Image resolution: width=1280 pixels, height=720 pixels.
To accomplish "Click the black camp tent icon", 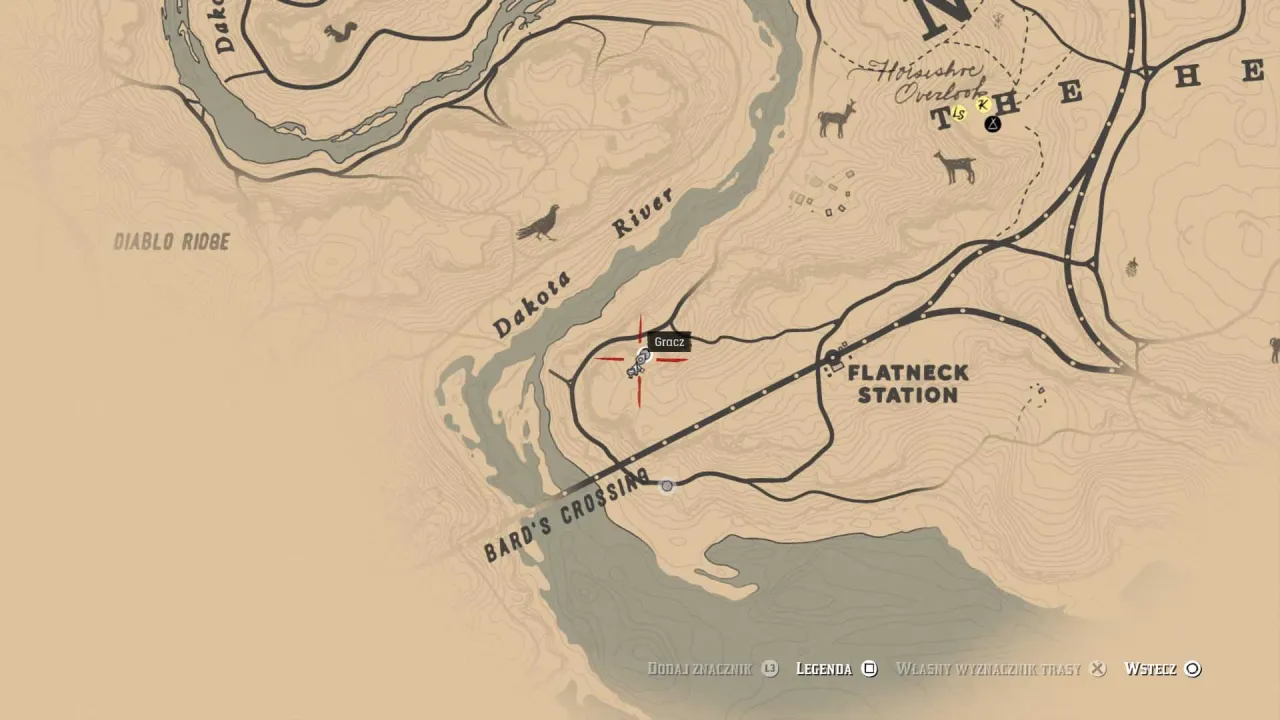I will point(992,122).
